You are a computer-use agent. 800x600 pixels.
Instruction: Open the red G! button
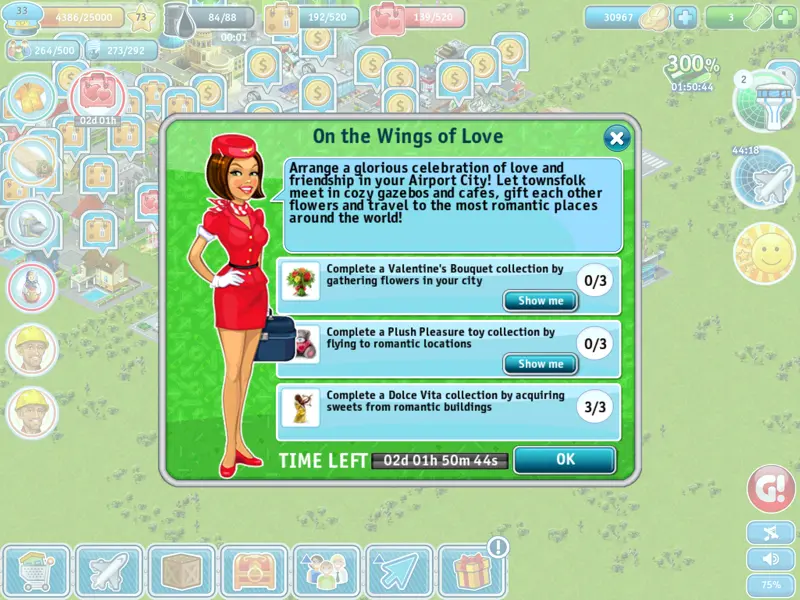coord(771,489)
